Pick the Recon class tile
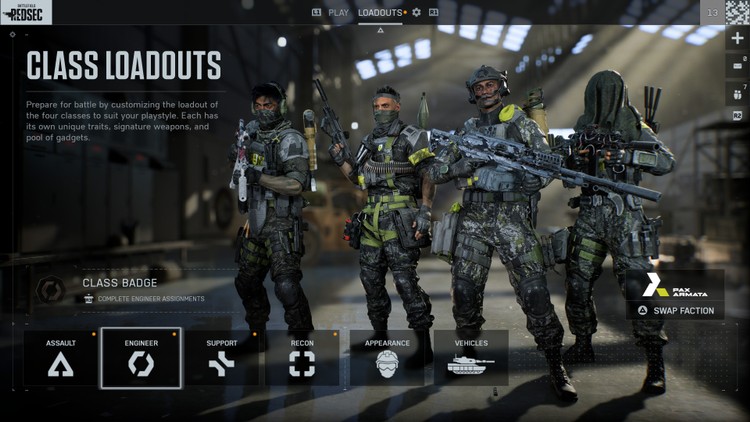 pos(302,357)
